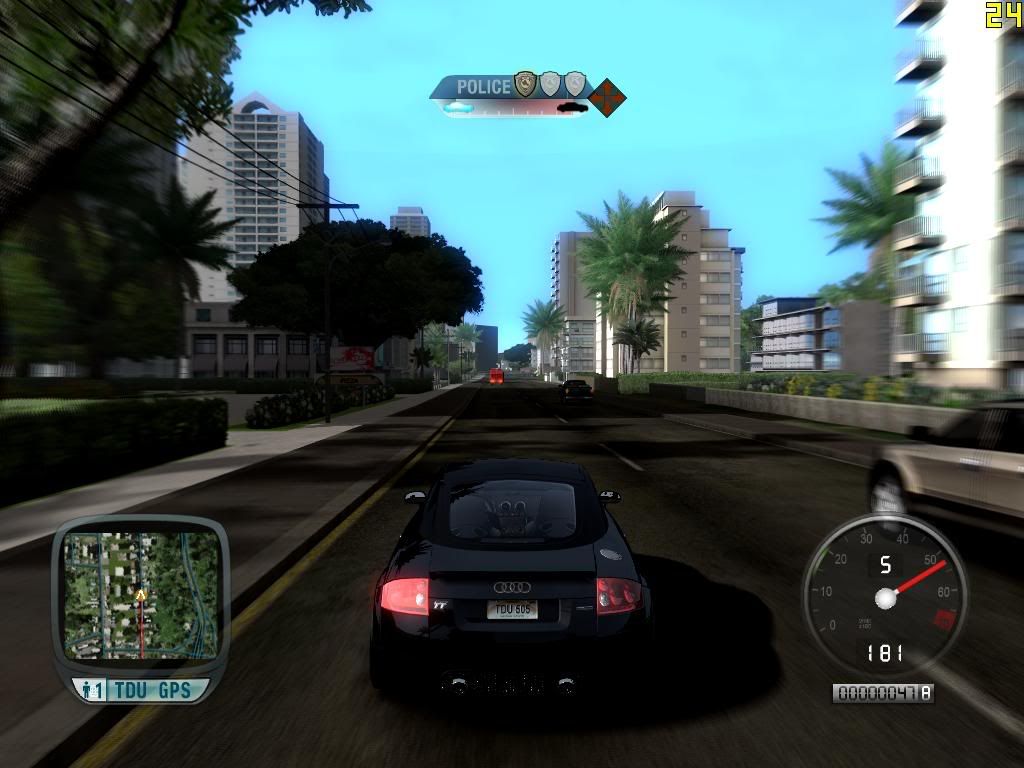Click the red roadblock warning icon

pos(607,98)
